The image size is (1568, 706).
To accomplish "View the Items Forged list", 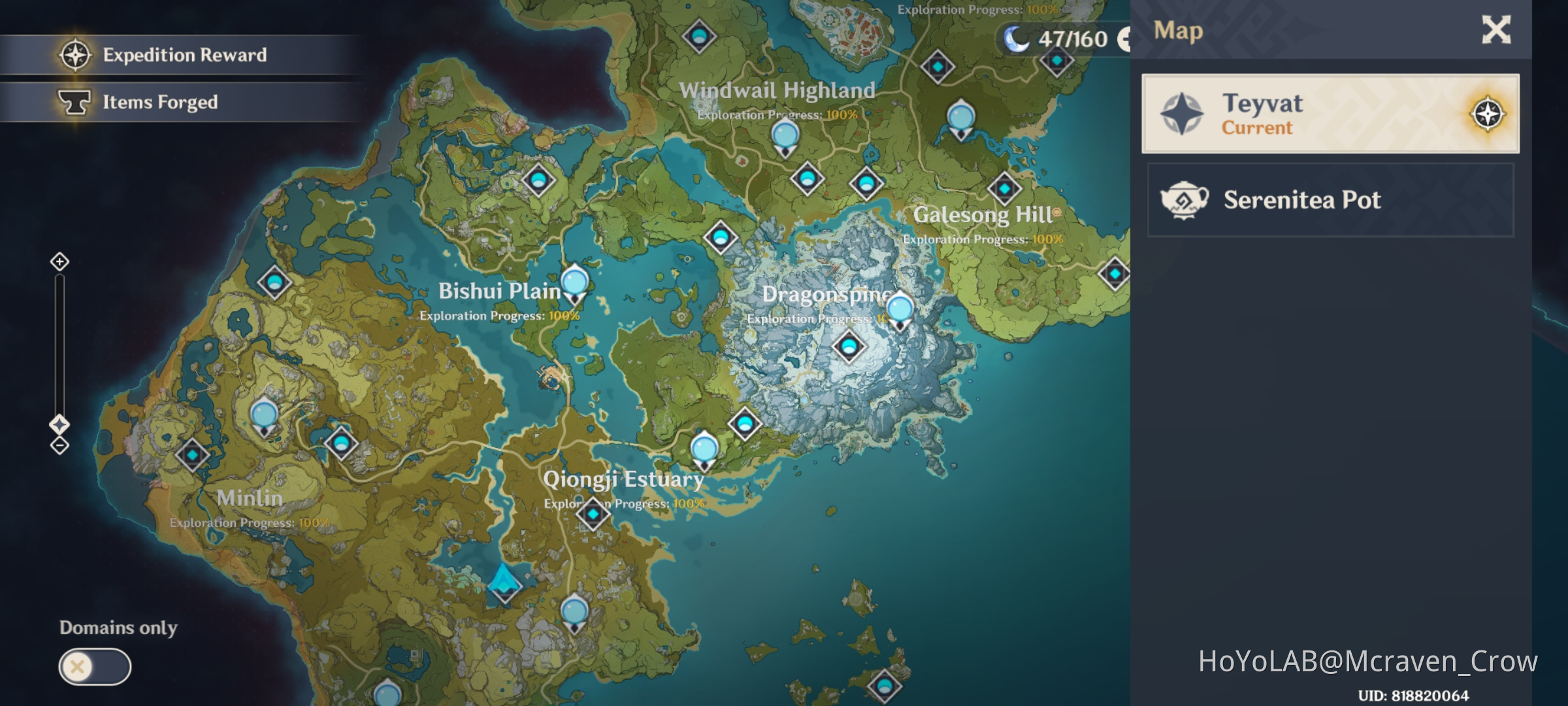I will (161, 102).
